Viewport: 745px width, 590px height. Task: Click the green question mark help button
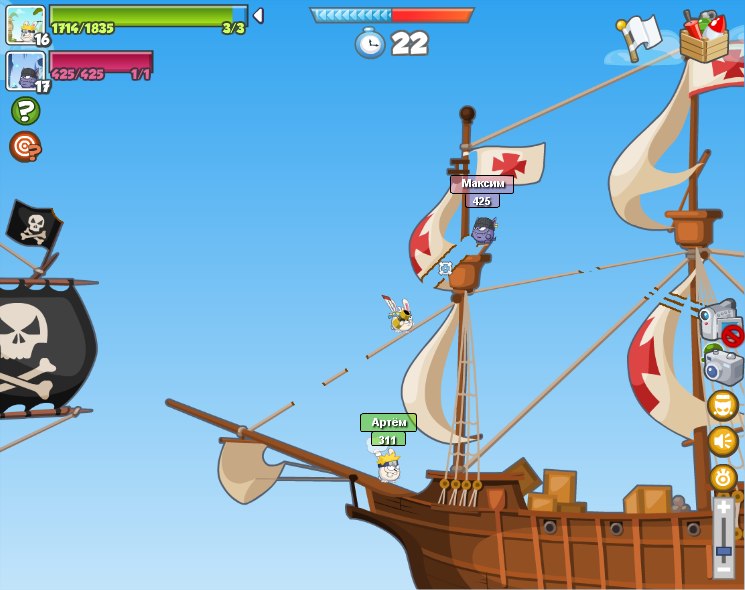25,110
